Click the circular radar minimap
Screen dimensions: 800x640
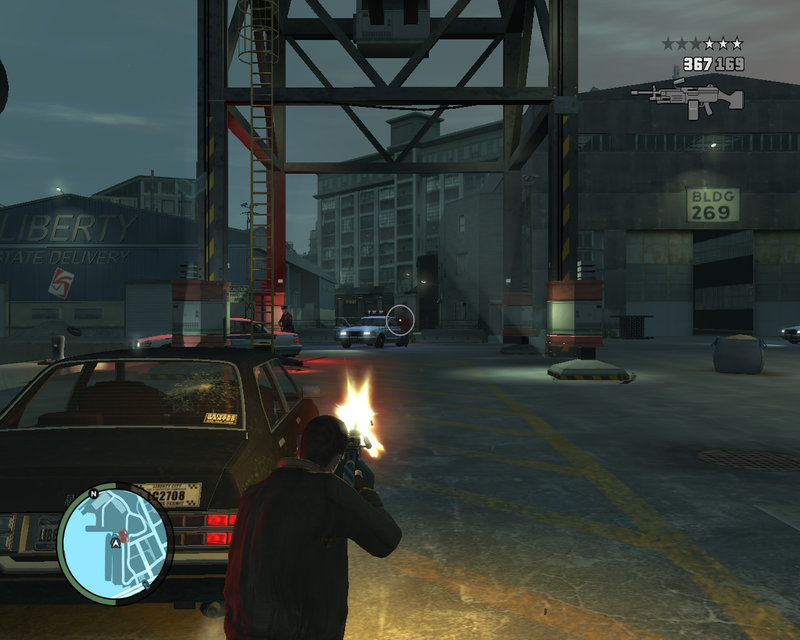point(115,542)
